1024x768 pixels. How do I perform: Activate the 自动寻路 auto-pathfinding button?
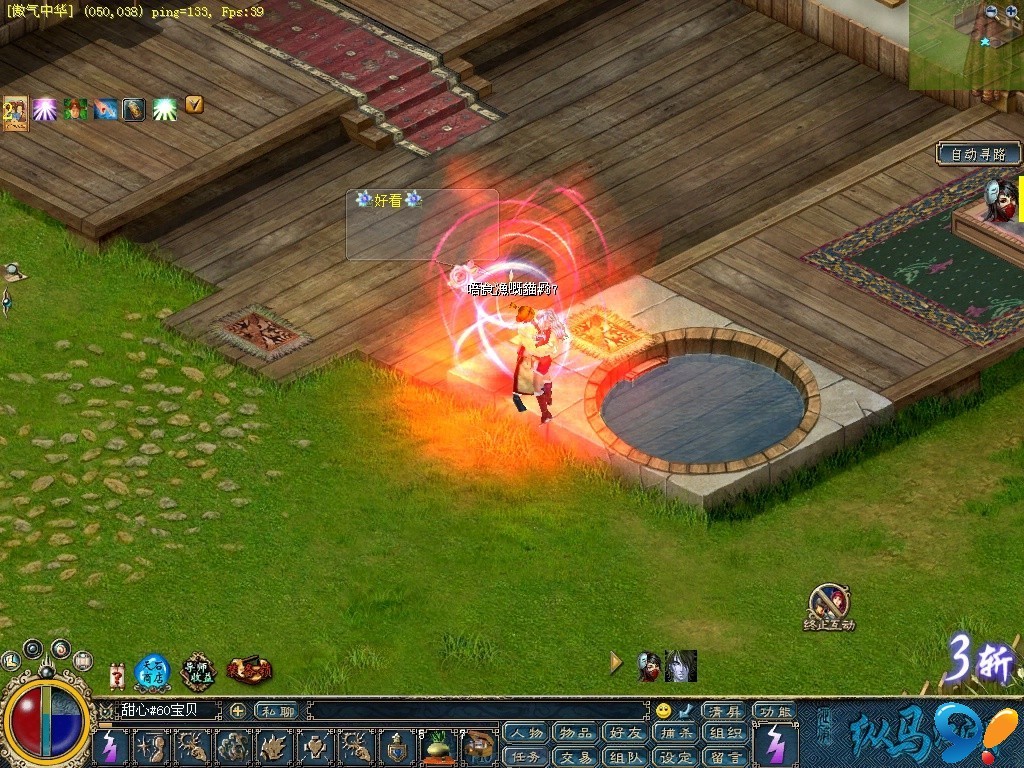(979, 154)
